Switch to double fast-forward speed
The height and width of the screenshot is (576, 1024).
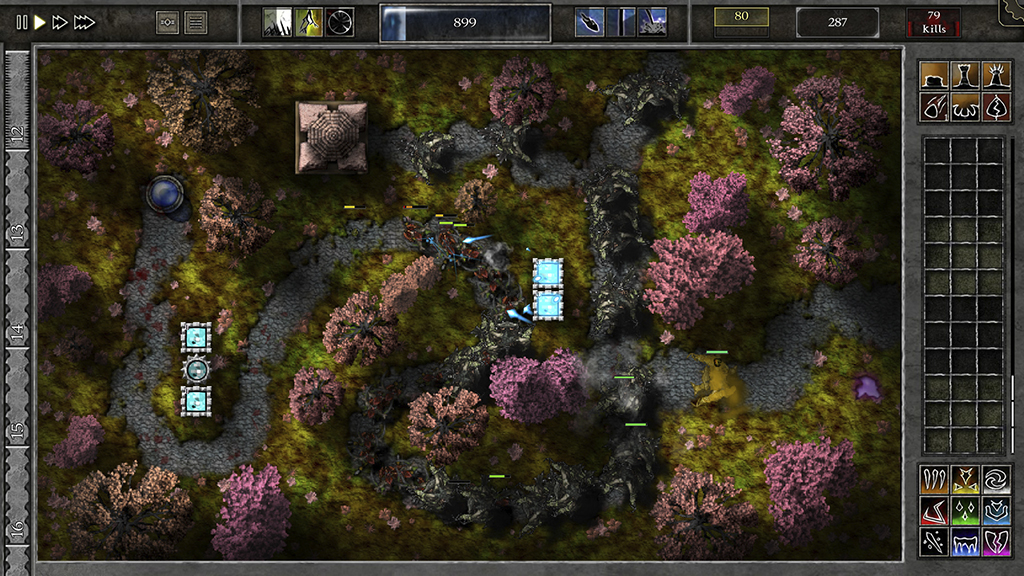click(61, 22)
